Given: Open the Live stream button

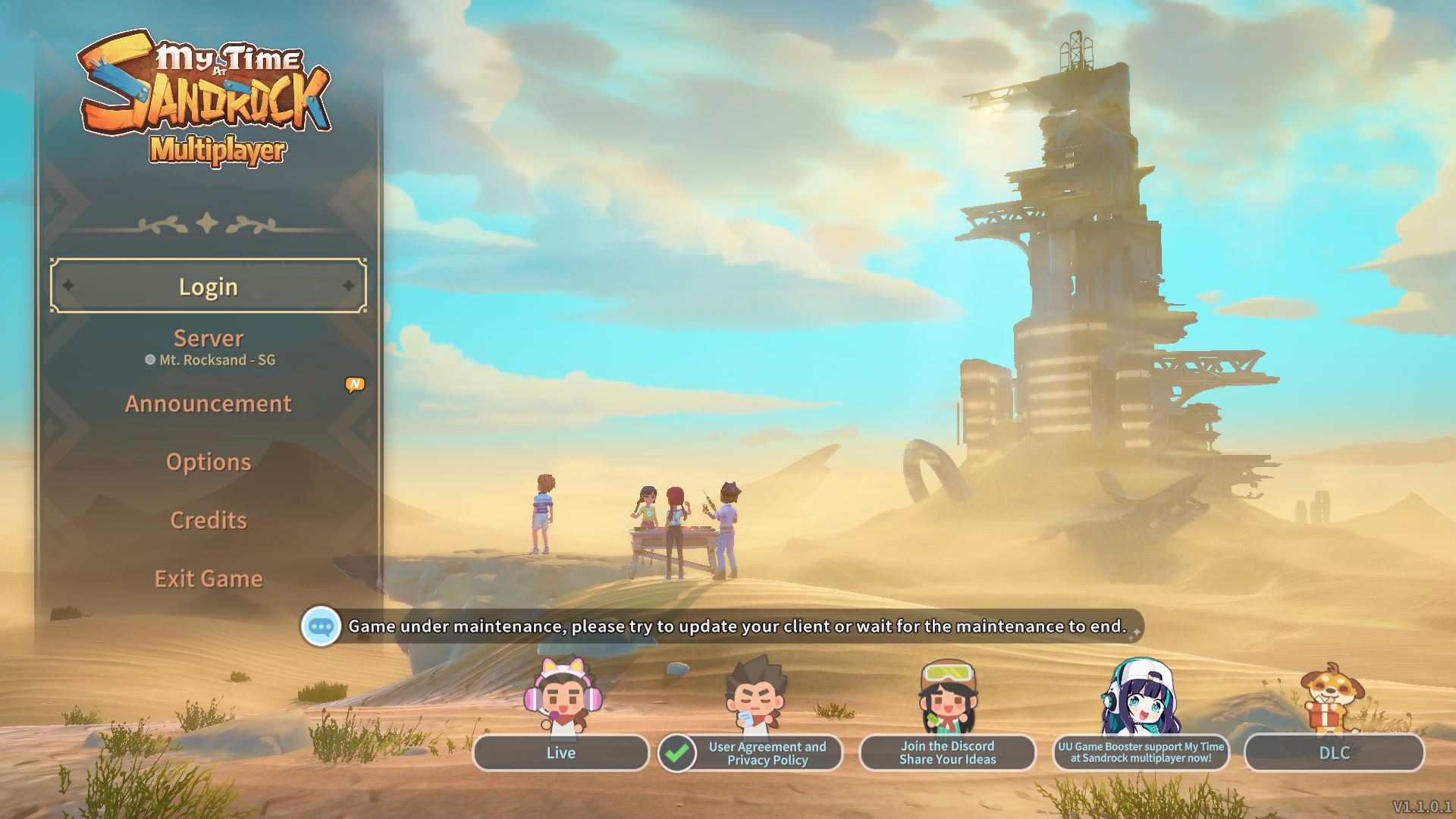Looking at the screenshot, I should [x=561, y=752].
